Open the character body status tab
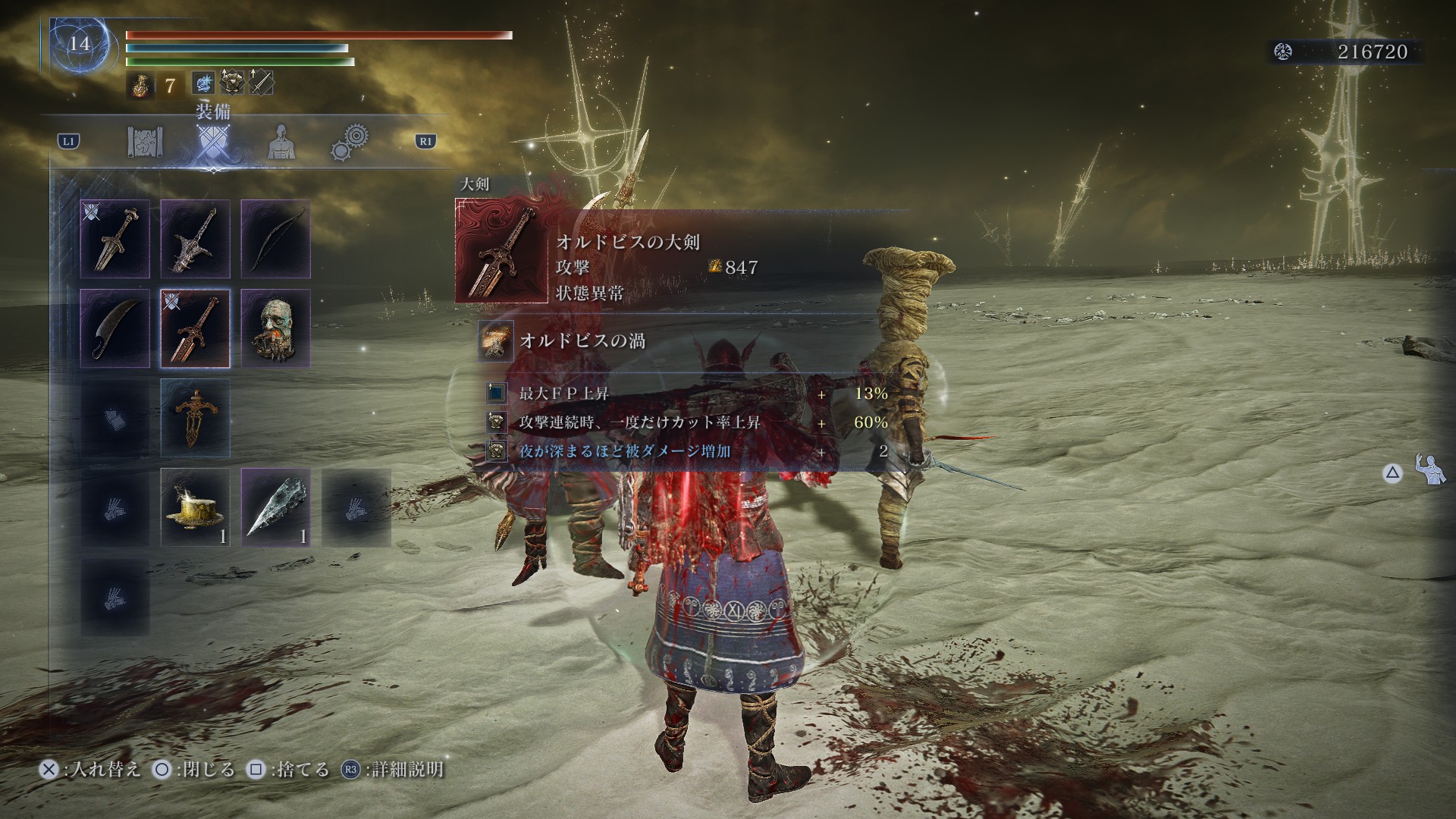This screenshot has width=1456, height=819. click(281, 143)
